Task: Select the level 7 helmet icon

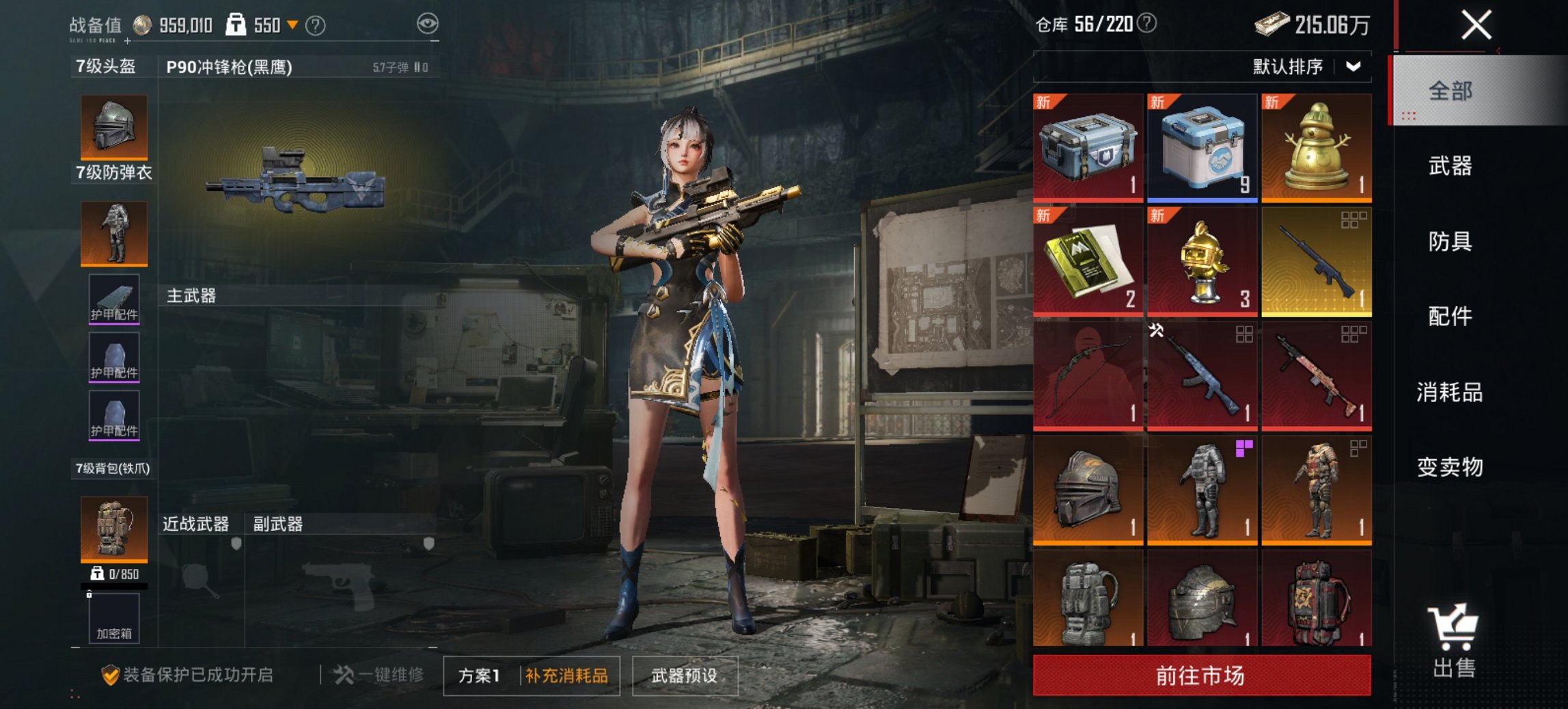Action: [x=113, y=126]
